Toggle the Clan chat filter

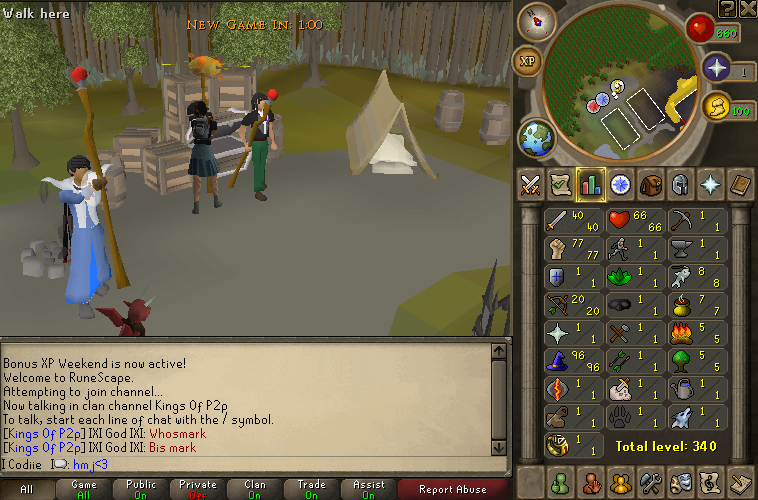255,489
